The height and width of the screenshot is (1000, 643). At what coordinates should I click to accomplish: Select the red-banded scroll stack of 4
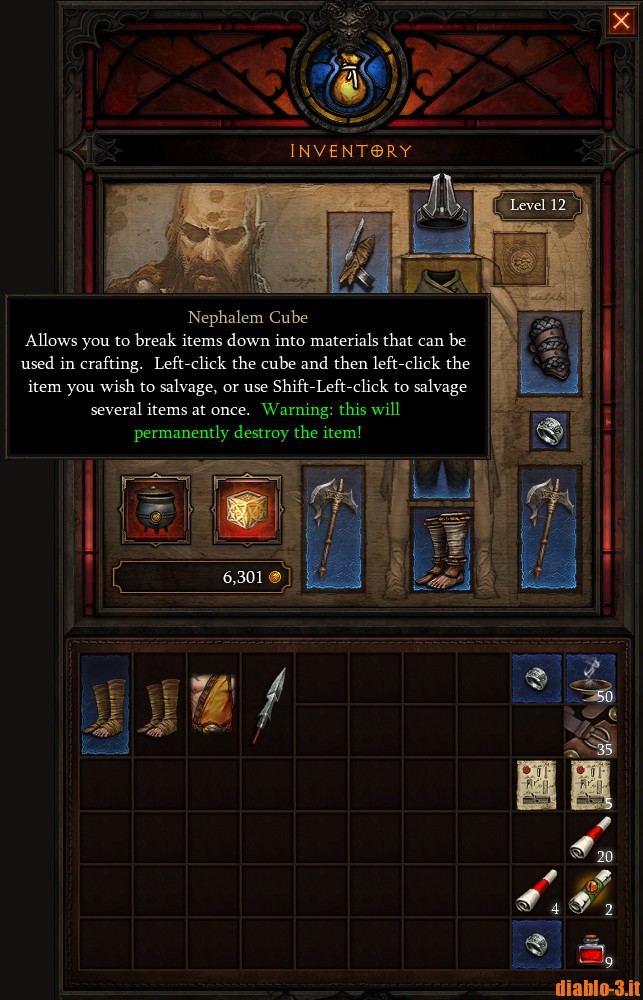[x=537, y=893]
